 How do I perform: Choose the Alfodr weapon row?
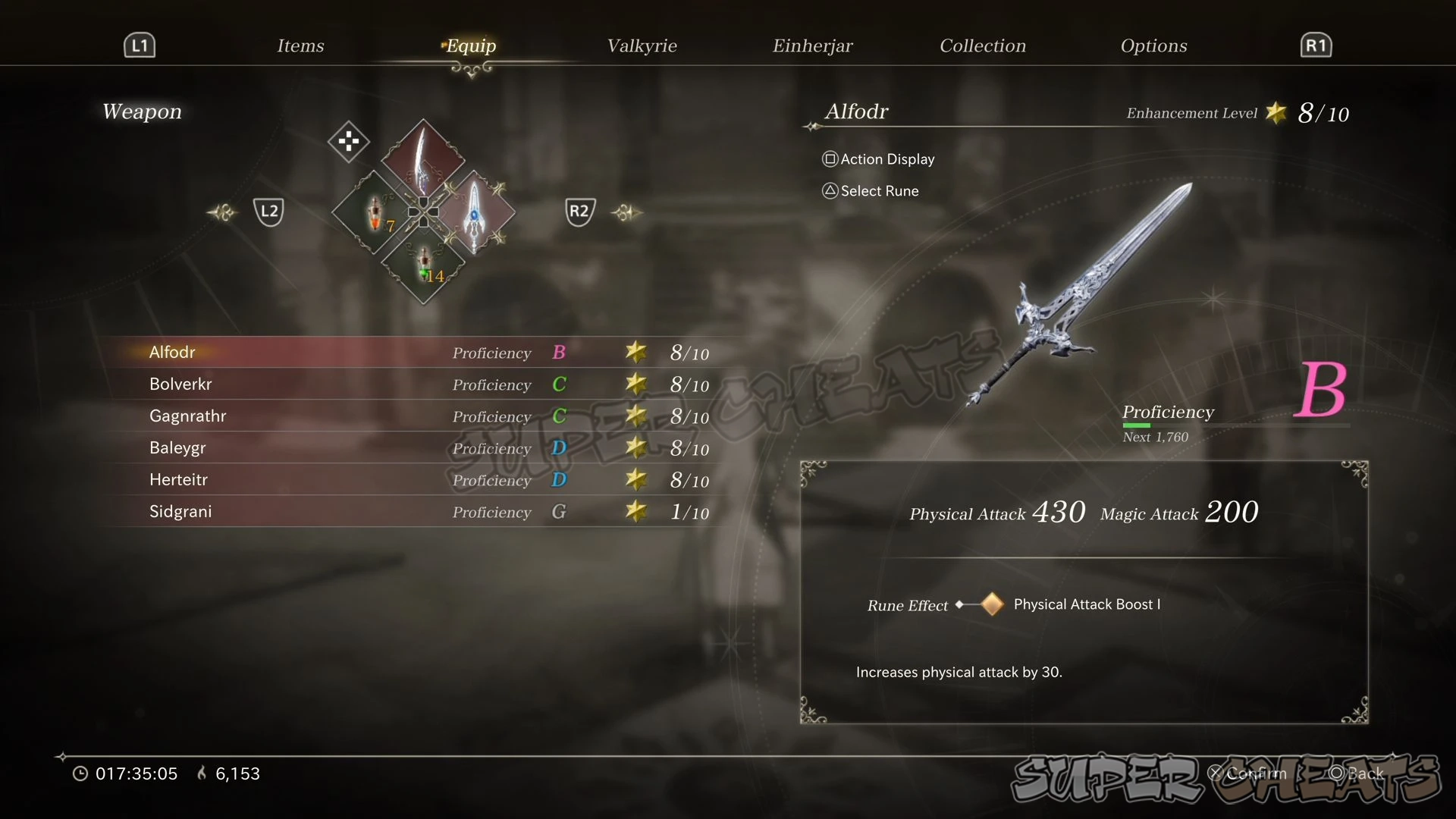point(409,353)
